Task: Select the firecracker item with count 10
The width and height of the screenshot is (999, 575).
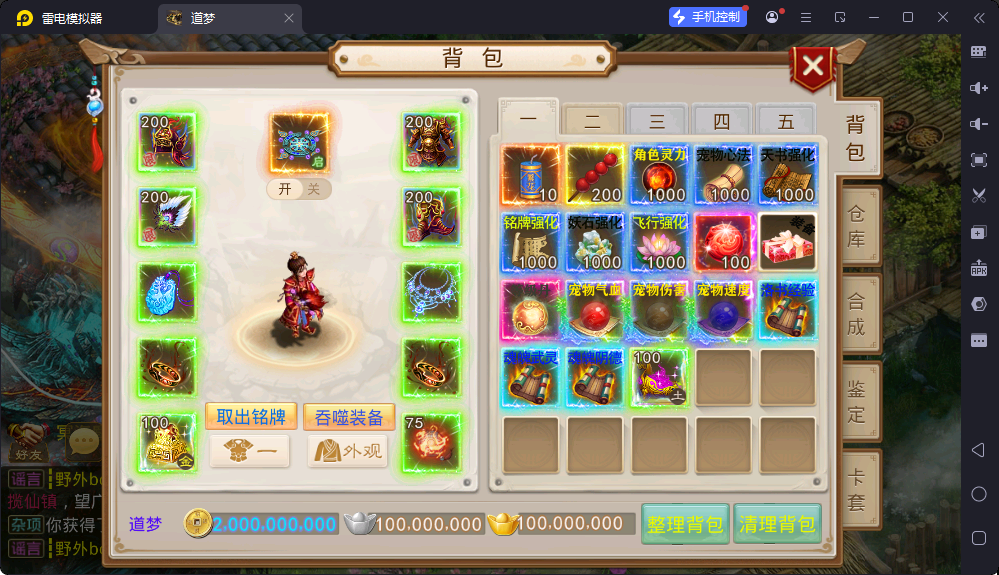Action: [x=530, y=174]
